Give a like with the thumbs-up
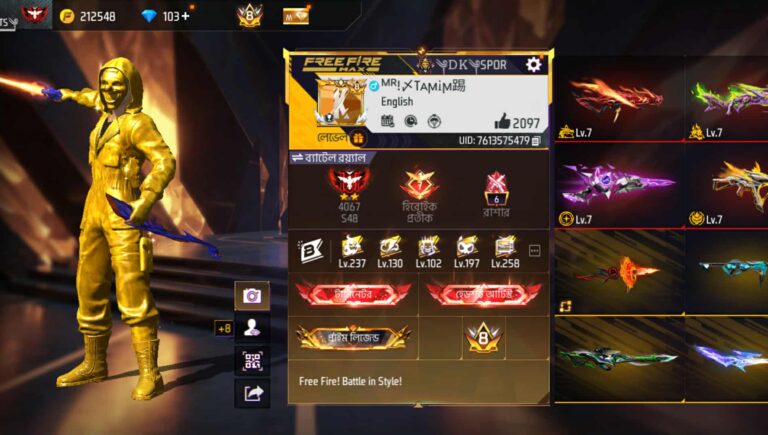Screen dimensions: 768x435 click(x=502, y=121)
